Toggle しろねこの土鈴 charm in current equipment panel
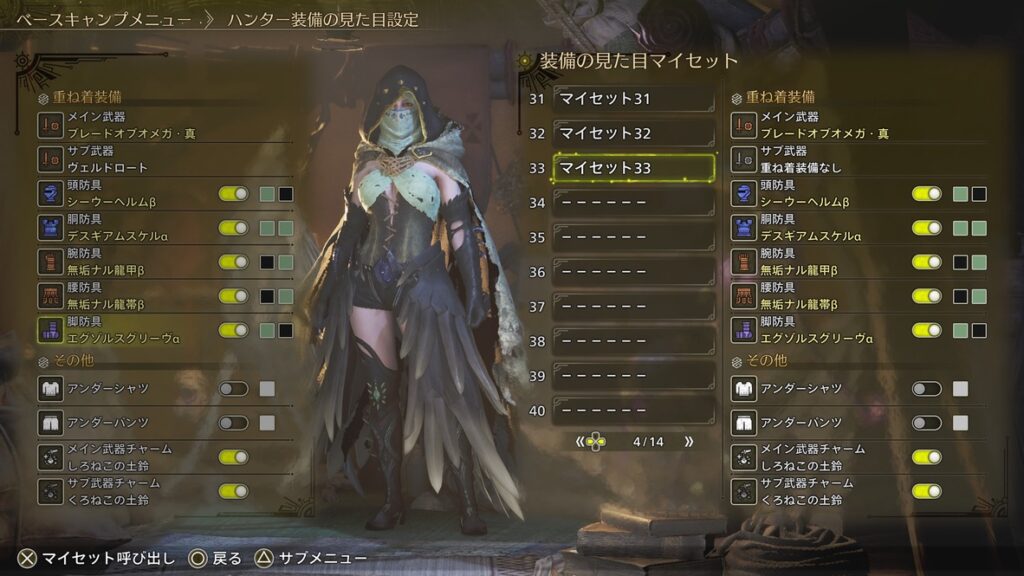 click(233, 457)
